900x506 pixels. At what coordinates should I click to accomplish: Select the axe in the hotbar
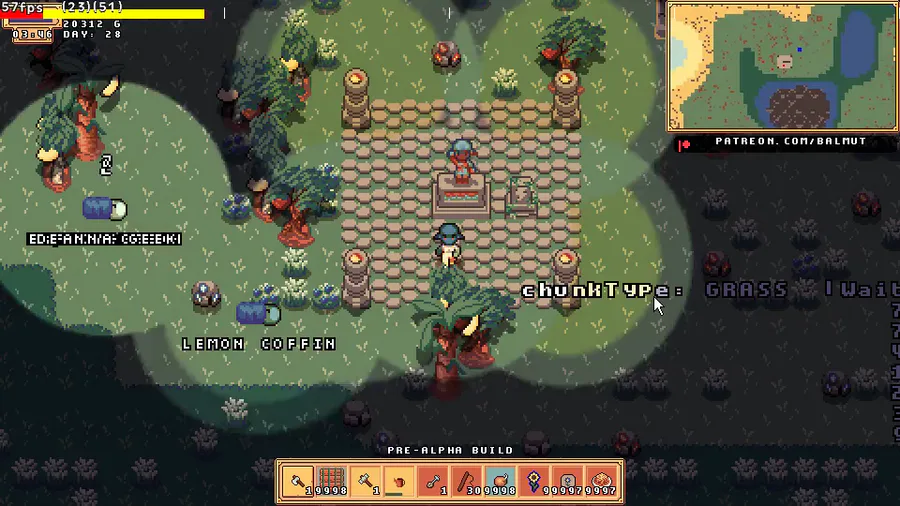click(x=297, y=481)
